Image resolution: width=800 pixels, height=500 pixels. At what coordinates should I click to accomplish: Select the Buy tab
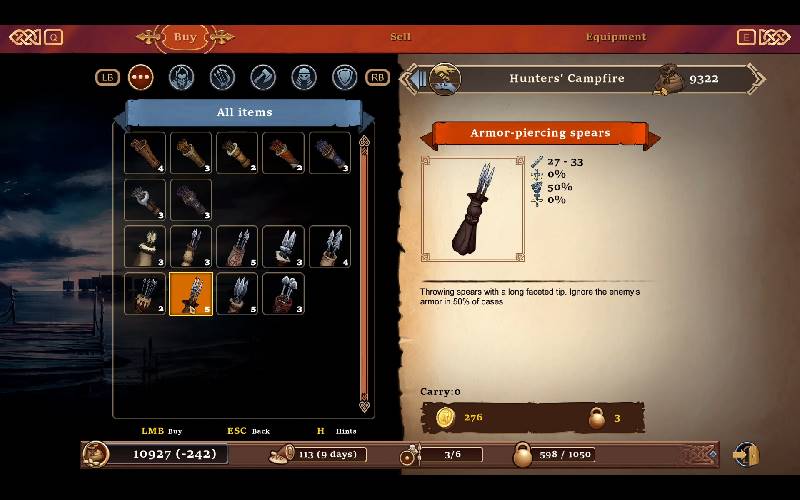185,37
